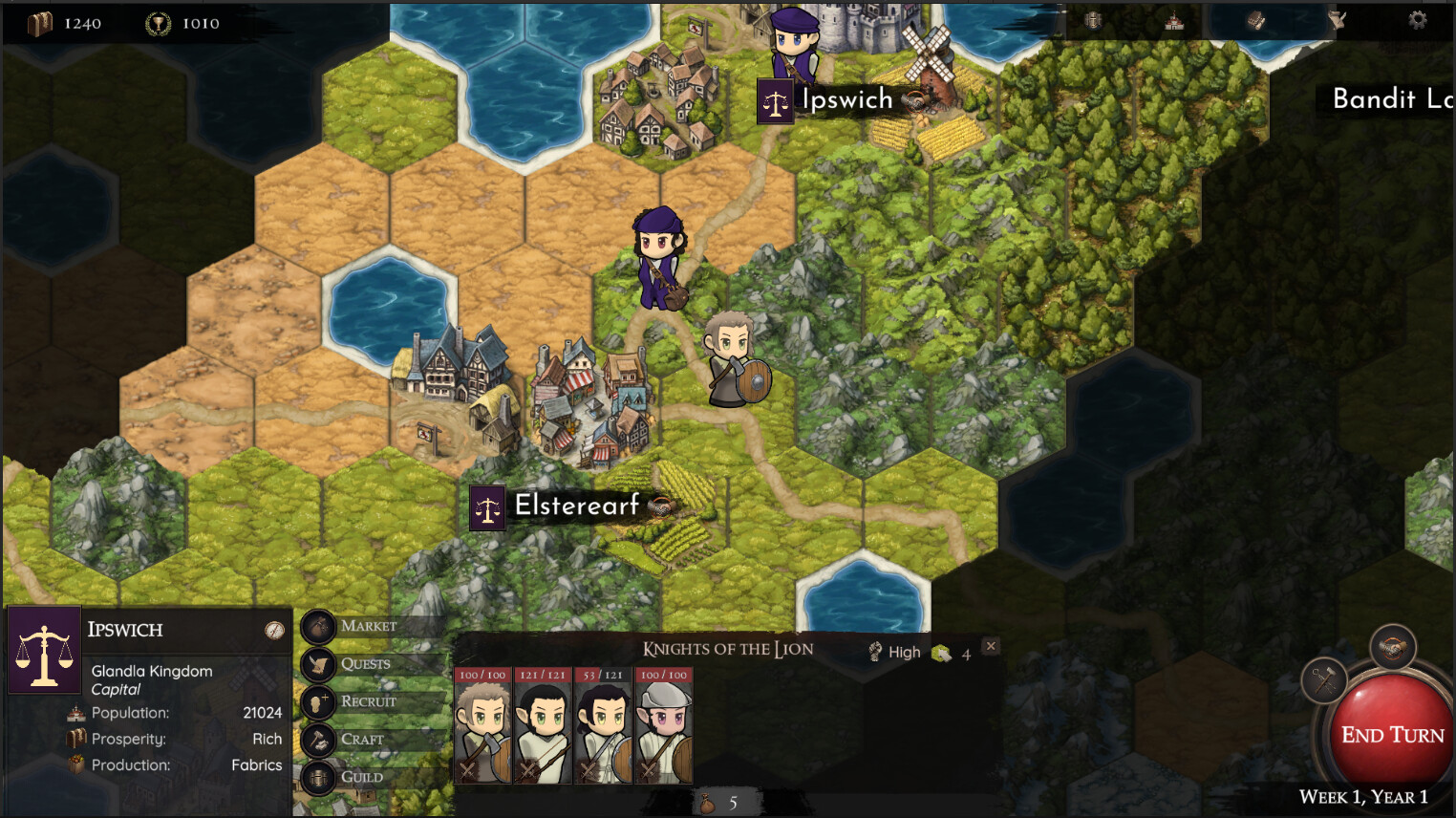Click the compass icon beside the Ipswich title
The height and width of the screenshot is (818, 1456).
[273, 631]
